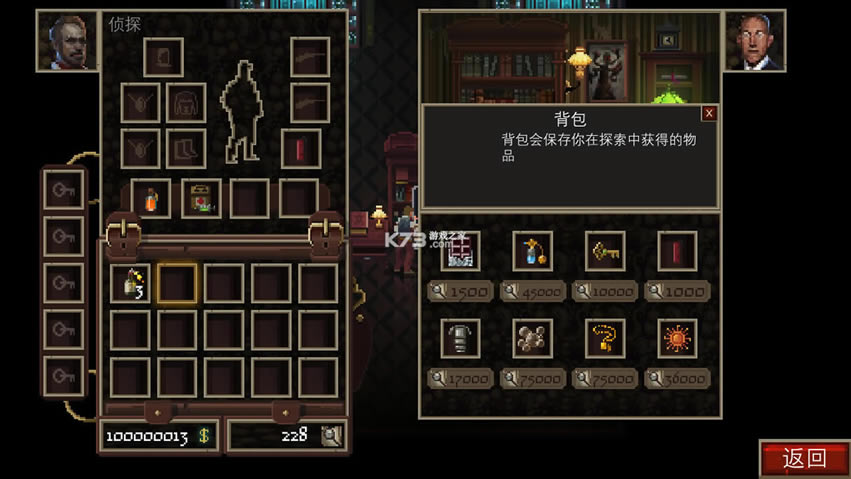The image size is (851, 479).
Task: Select the gold-highlighted empty backpack slot
Action: point(177,284)
